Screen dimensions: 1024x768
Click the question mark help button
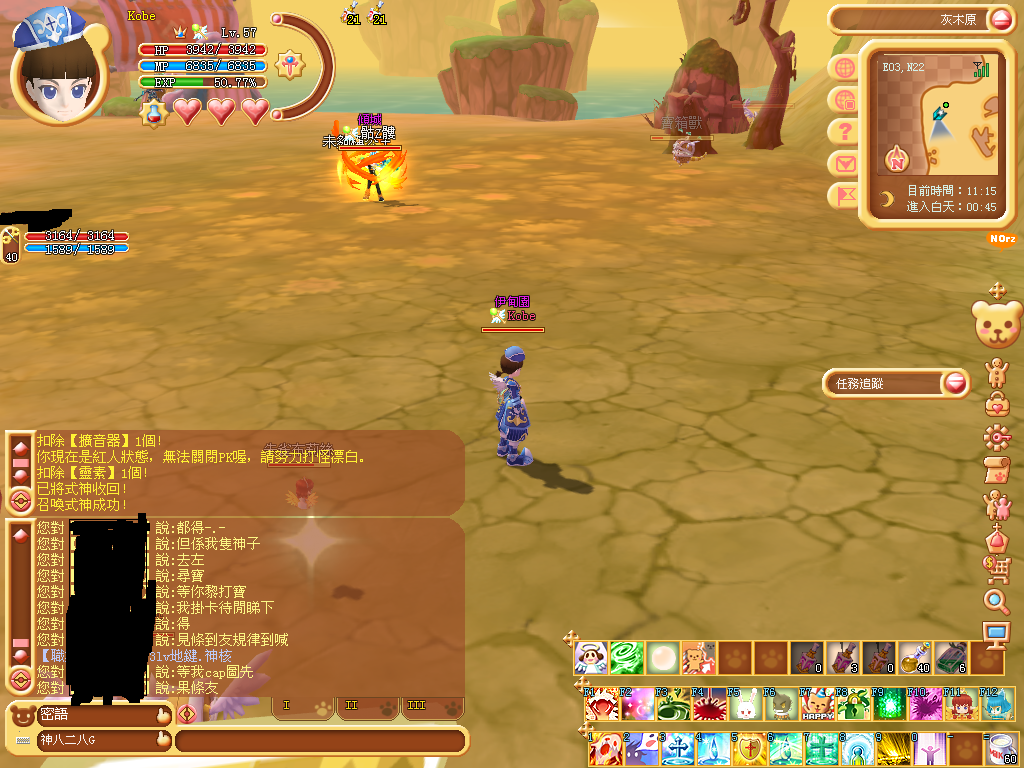click(844, 131)
